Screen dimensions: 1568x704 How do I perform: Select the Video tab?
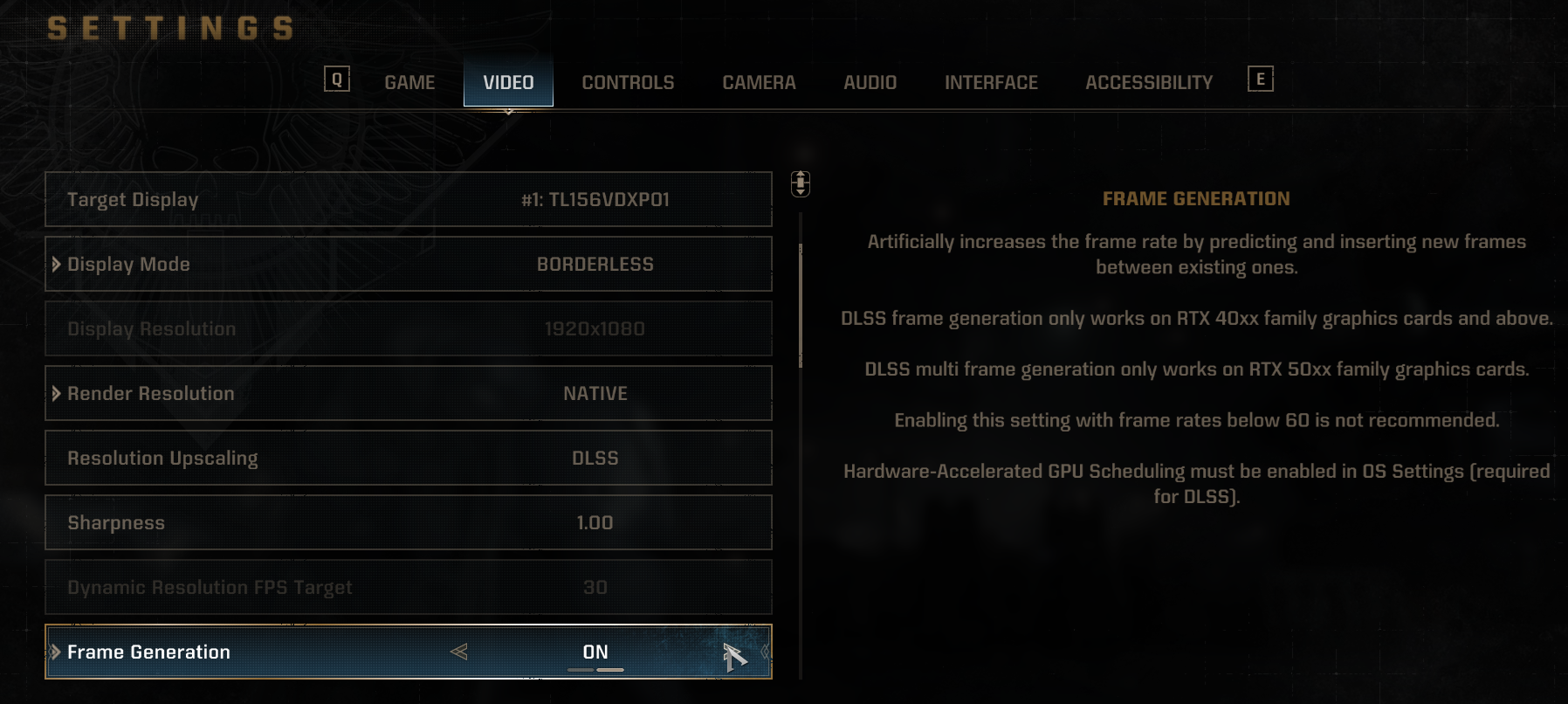[508, 83]
